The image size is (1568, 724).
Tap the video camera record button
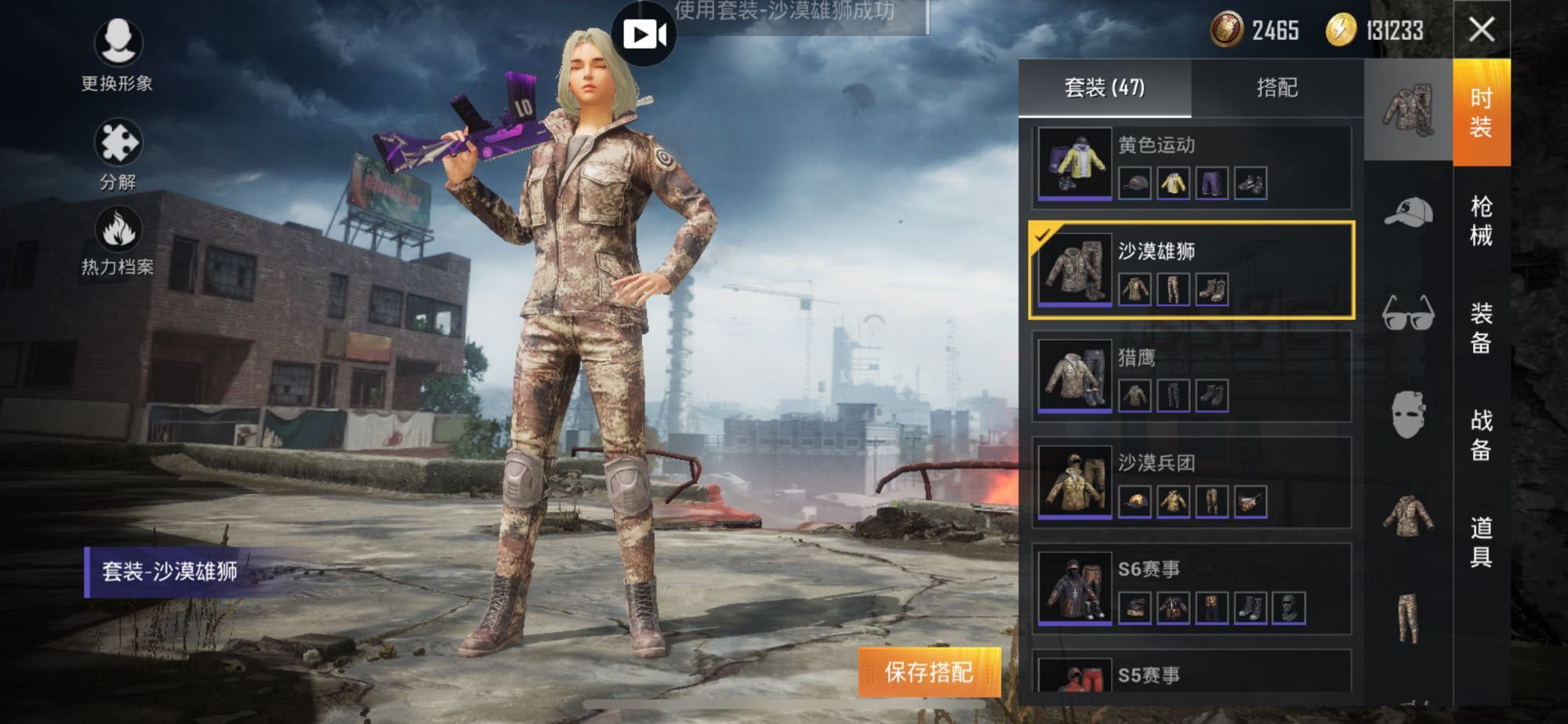[644, 35]
